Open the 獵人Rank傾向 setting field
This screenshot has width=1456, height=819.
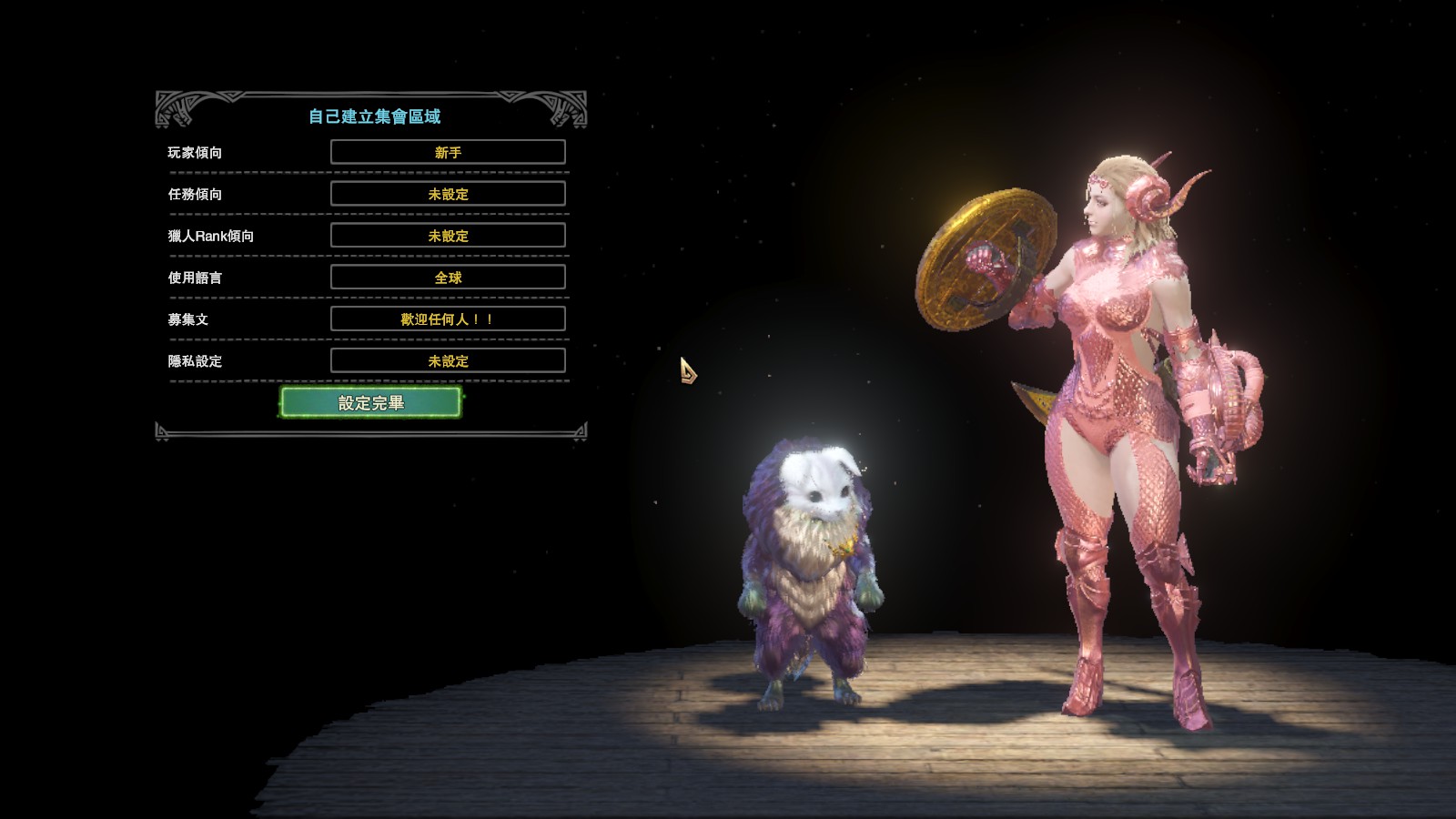coord(448,236)
